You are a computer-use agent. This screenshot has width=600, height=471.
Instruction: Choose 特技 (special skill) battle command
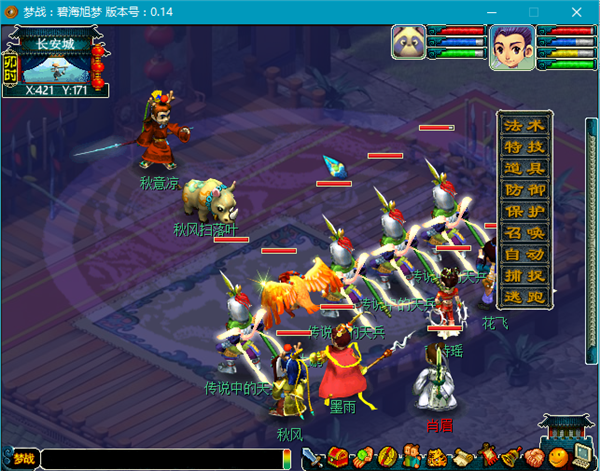point(525,147)
